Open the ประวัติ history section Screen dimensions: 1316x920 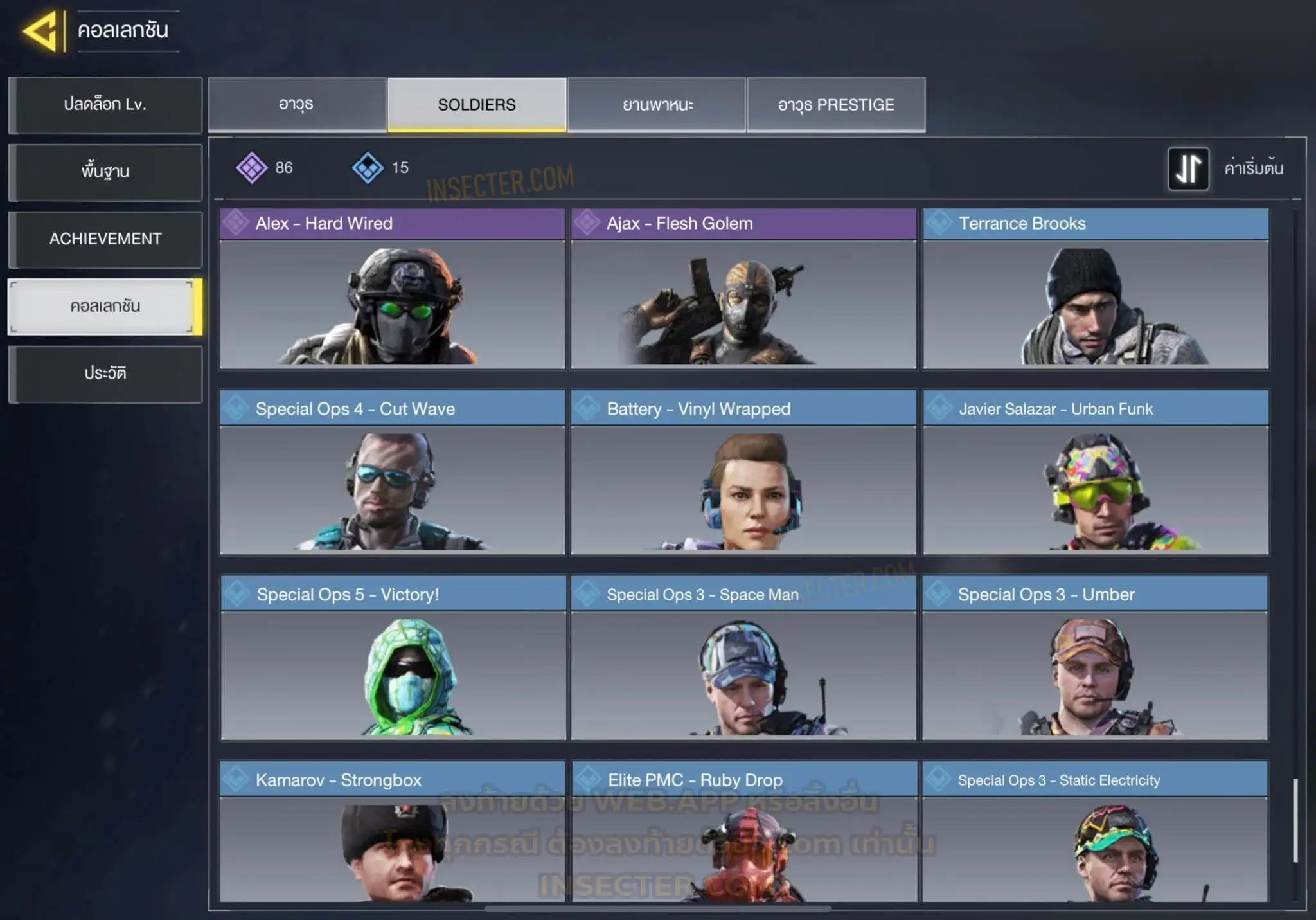(x=105, y=374)
